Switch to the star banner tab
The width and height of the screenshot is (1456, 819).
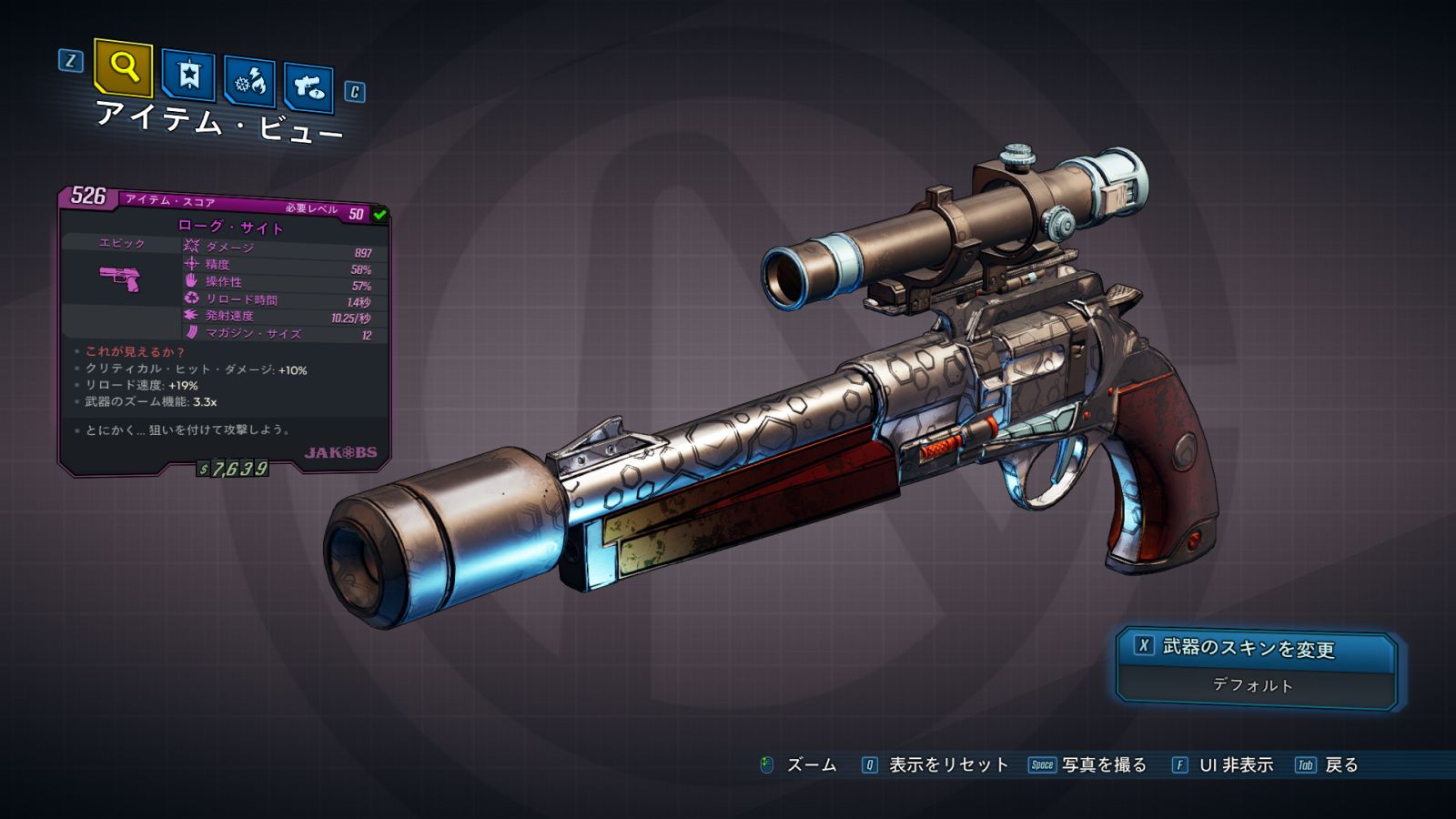pos(188,76)
